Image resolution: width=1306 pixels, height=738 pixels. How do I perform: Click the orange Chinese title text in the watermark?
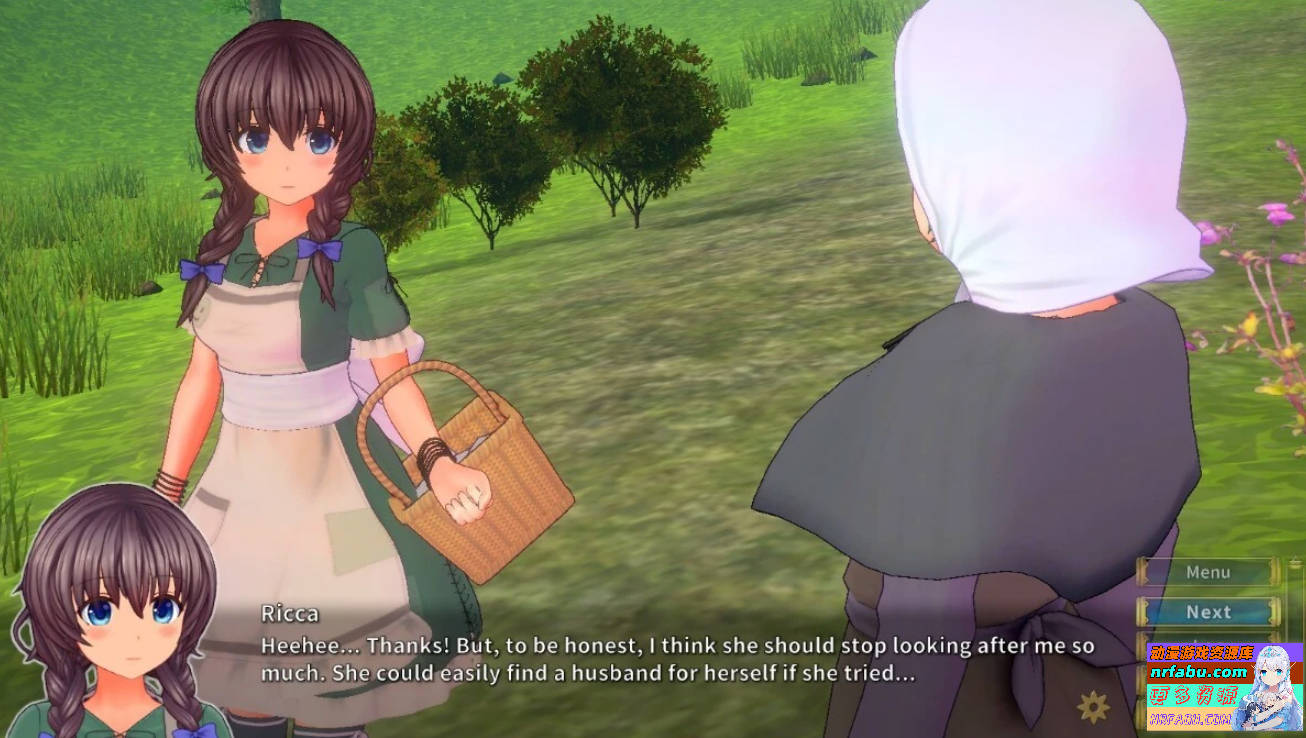(1200, 651)
